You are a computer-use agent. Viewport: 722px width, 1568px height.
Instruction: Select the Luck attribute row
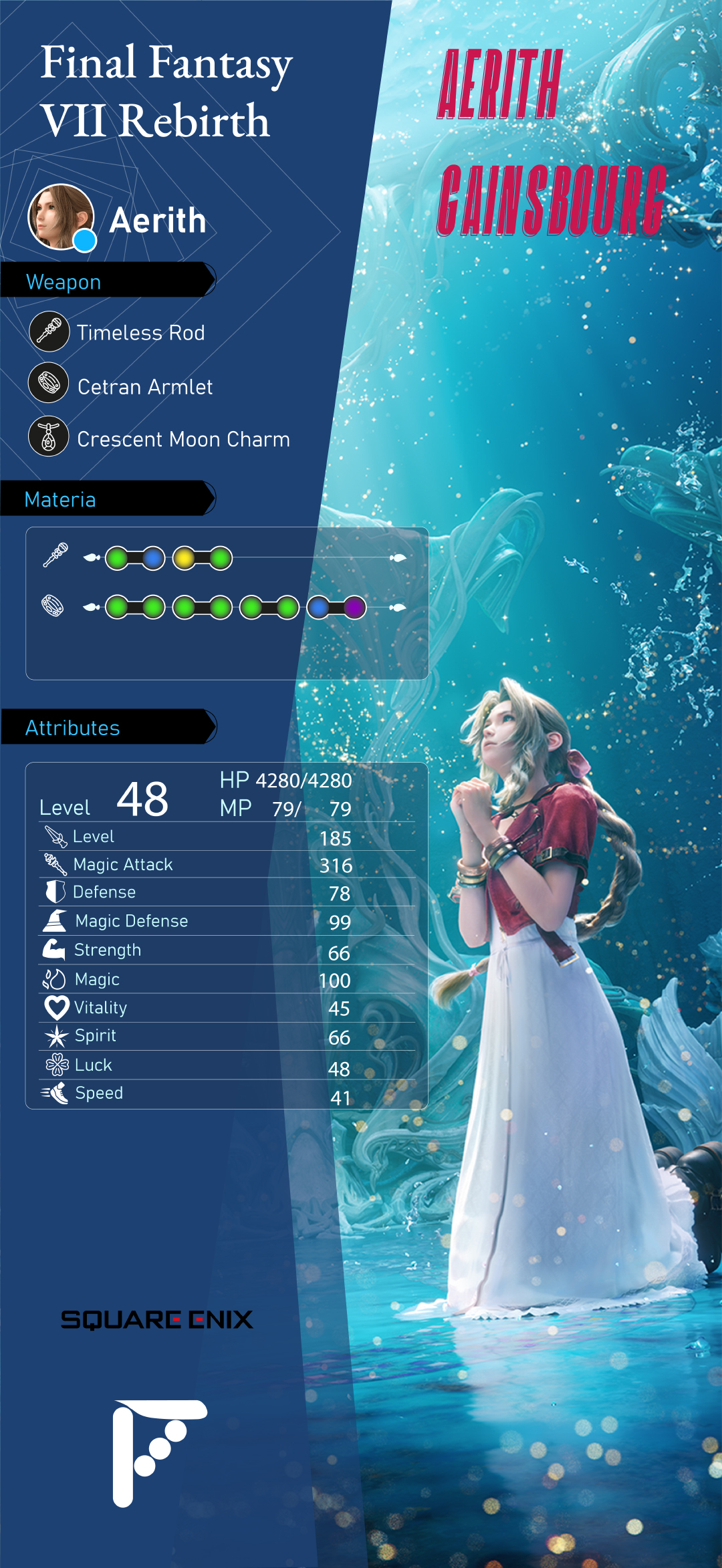point(227,1065)
